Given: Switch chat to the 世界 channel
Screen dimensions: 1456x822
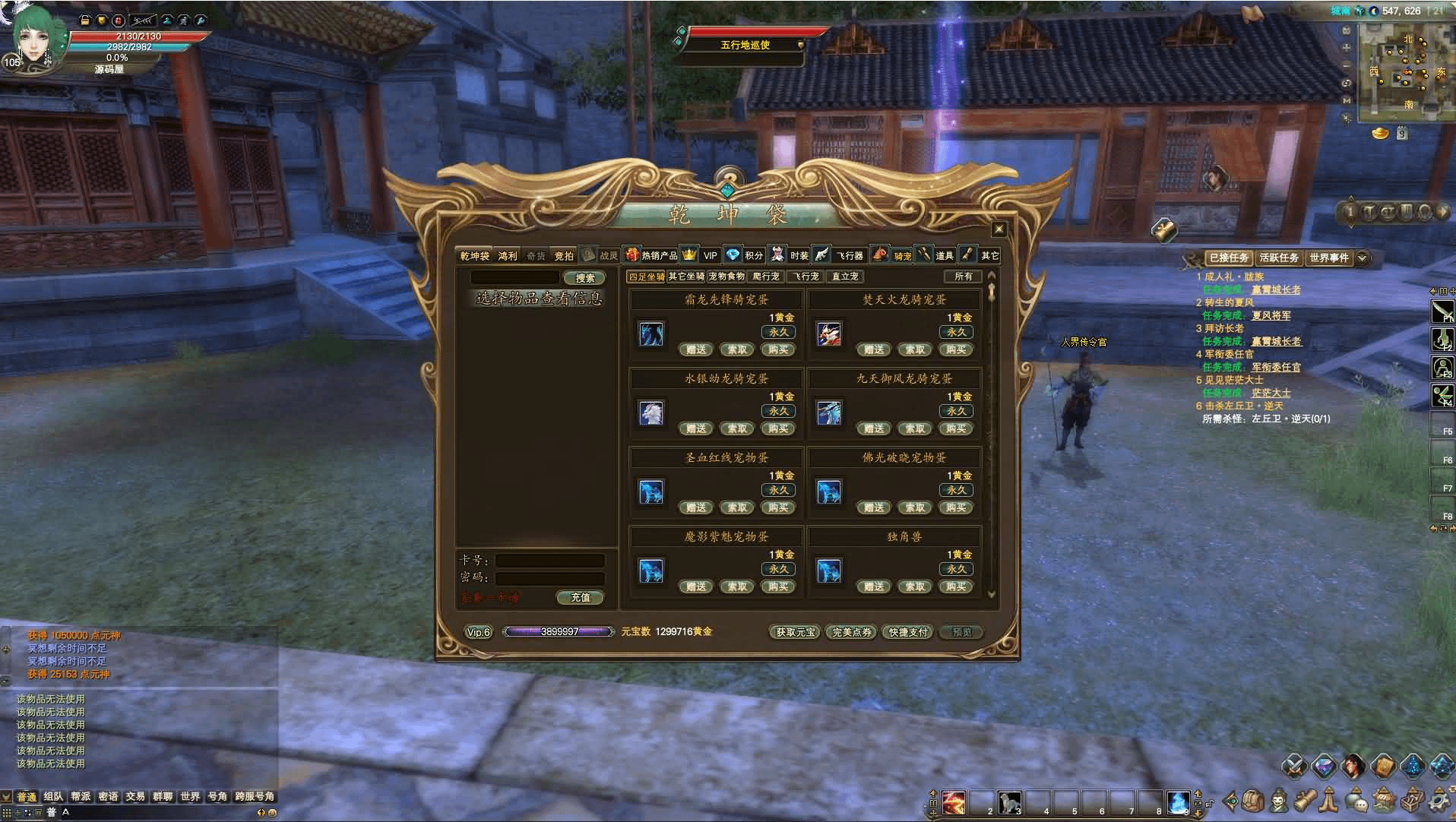Looking at the screenshot, I should (190, 797).
